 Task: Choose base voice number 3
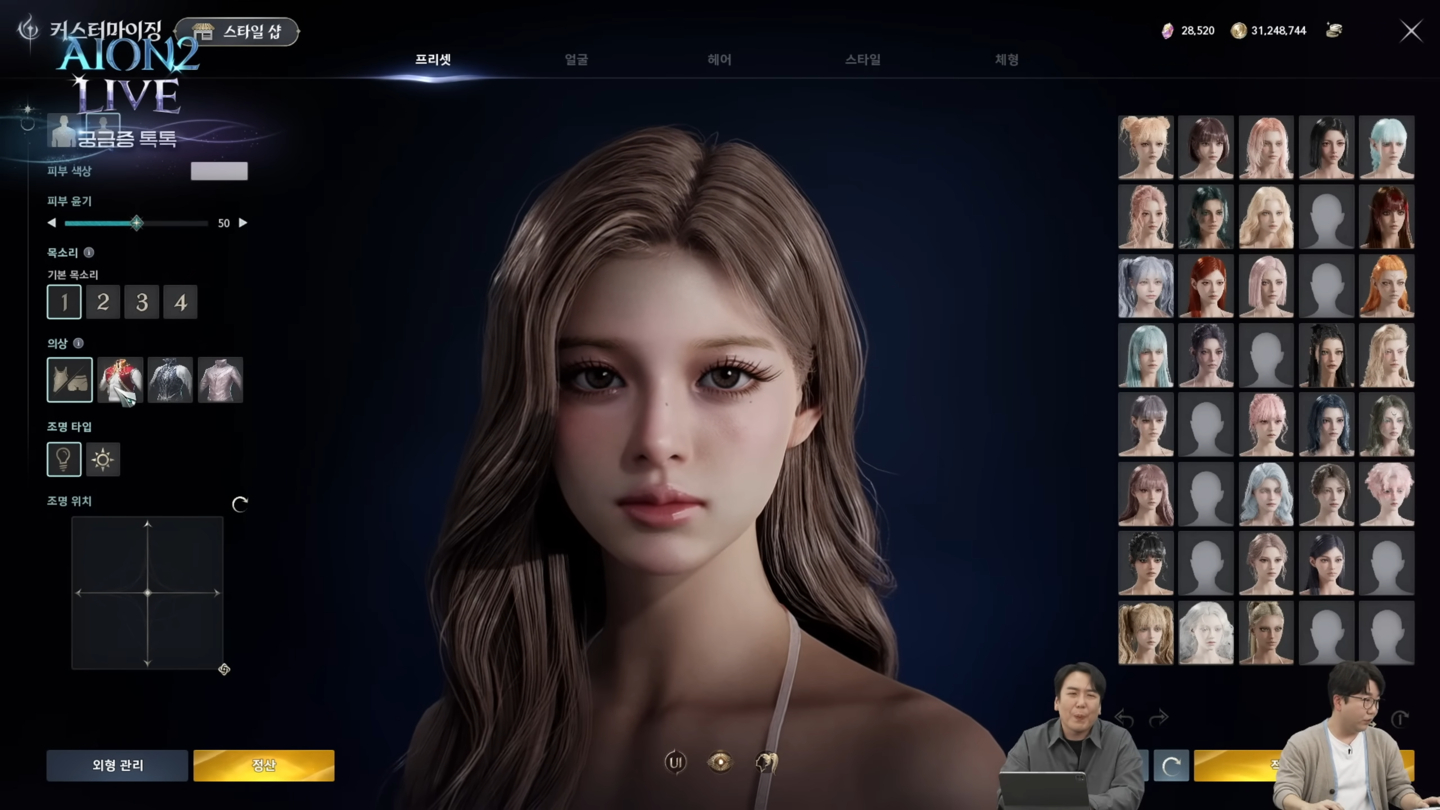[x=142, y=302]
